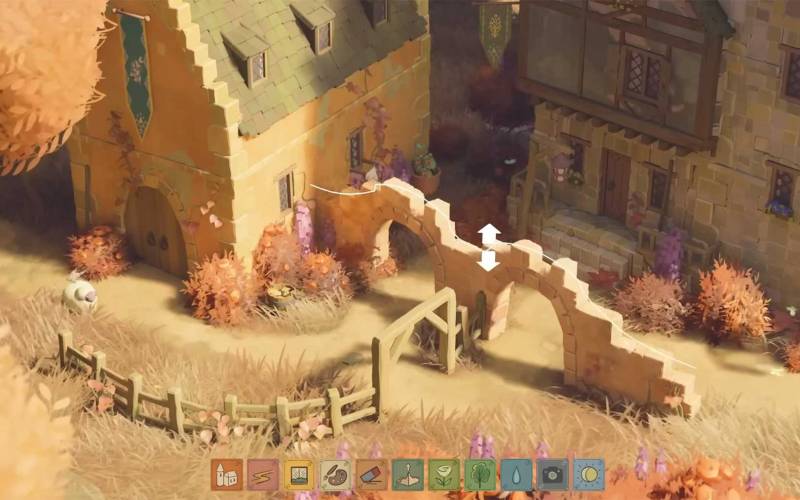
Task: Select the terrain raise tool
Action: pos(407,474)
